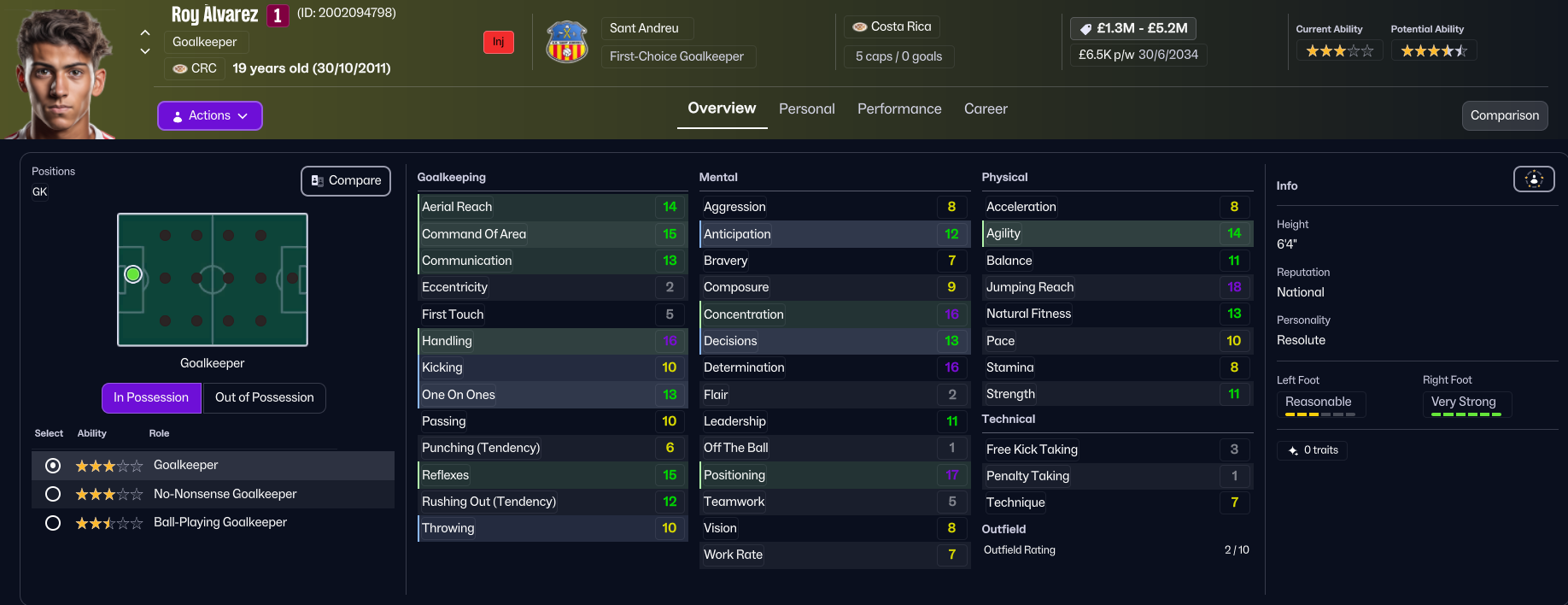
Task: Select the Goalkeeper role radio button
Action: tap(53, 466)
